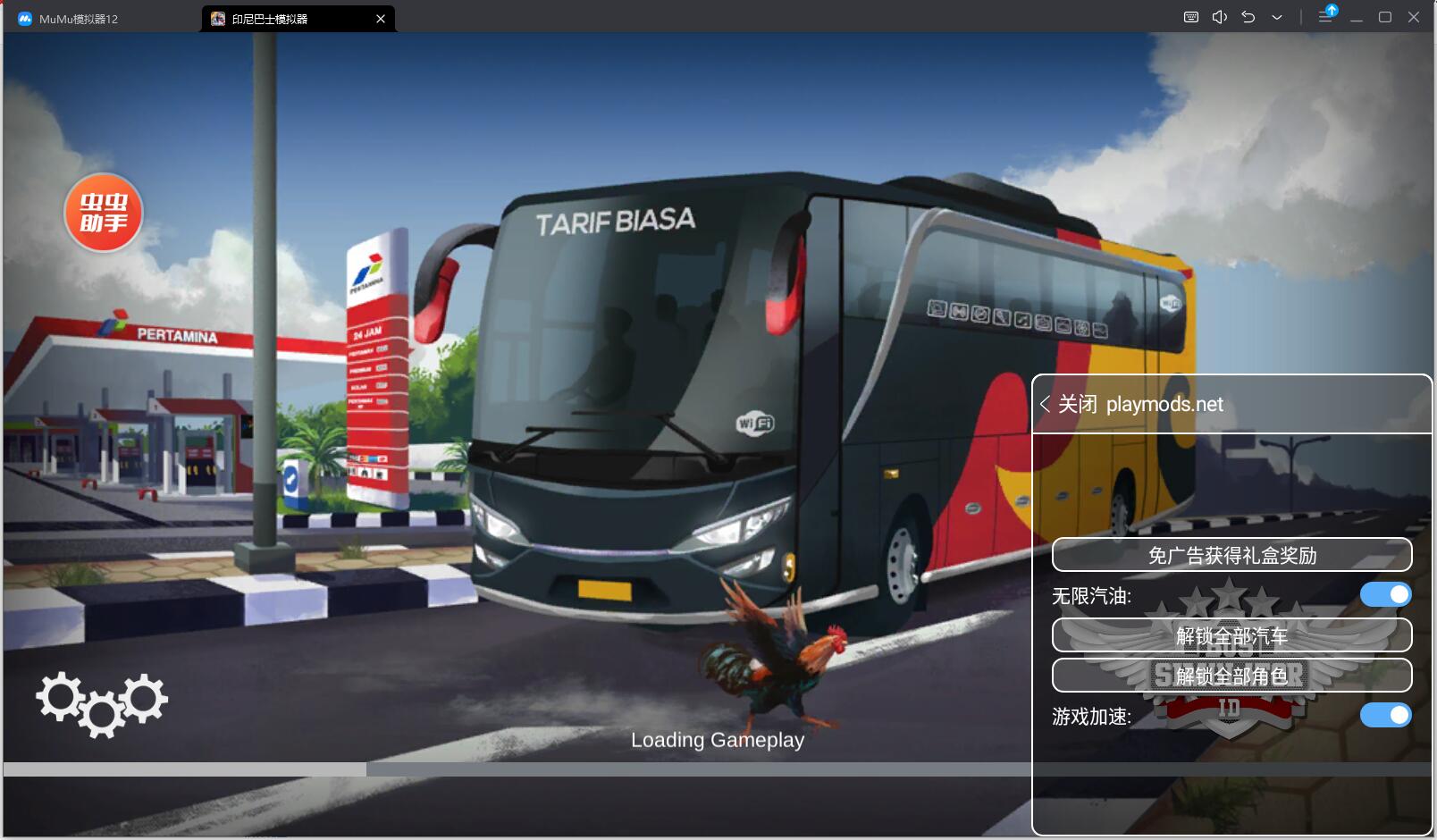Open the emulator keyboard mapping icon
This screenshot has width=1437, height=840.
1191,18
